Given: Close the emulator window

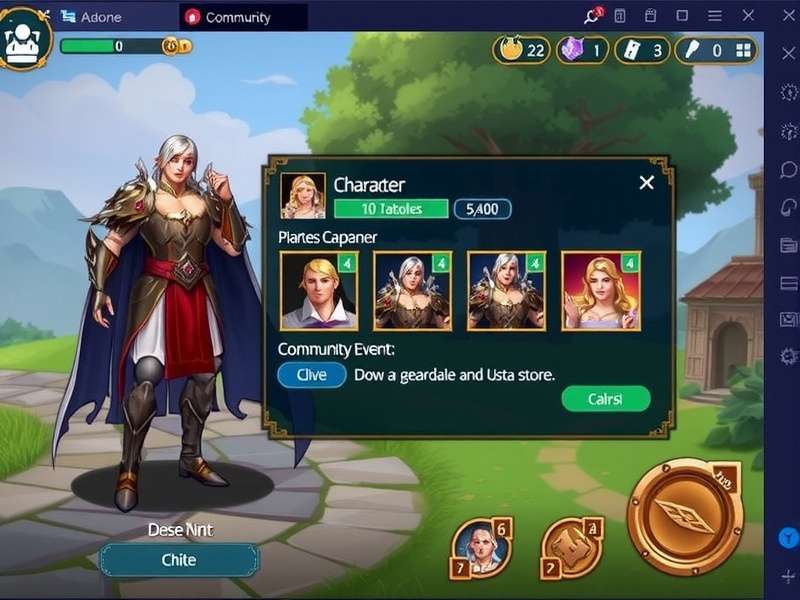Looking at the screenshot, I should click(x=748, y=16).
